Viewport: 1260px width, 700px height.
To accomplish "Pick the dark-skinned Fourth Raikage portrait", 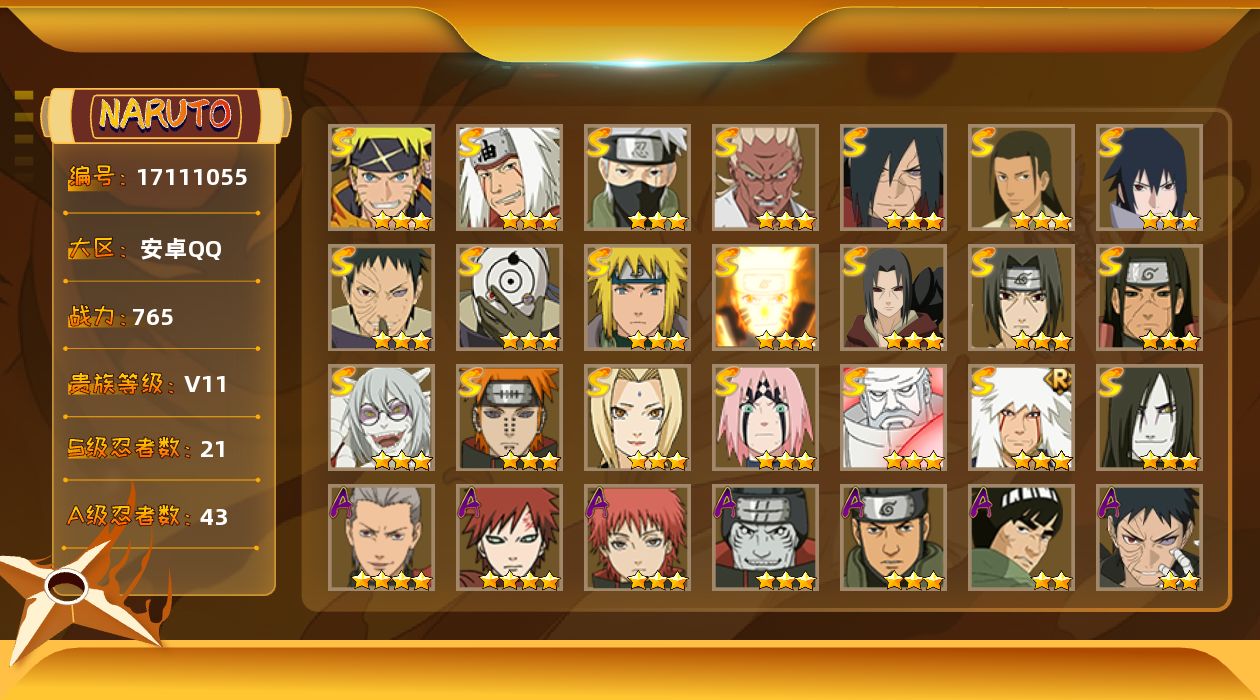I will click(765, 177).
